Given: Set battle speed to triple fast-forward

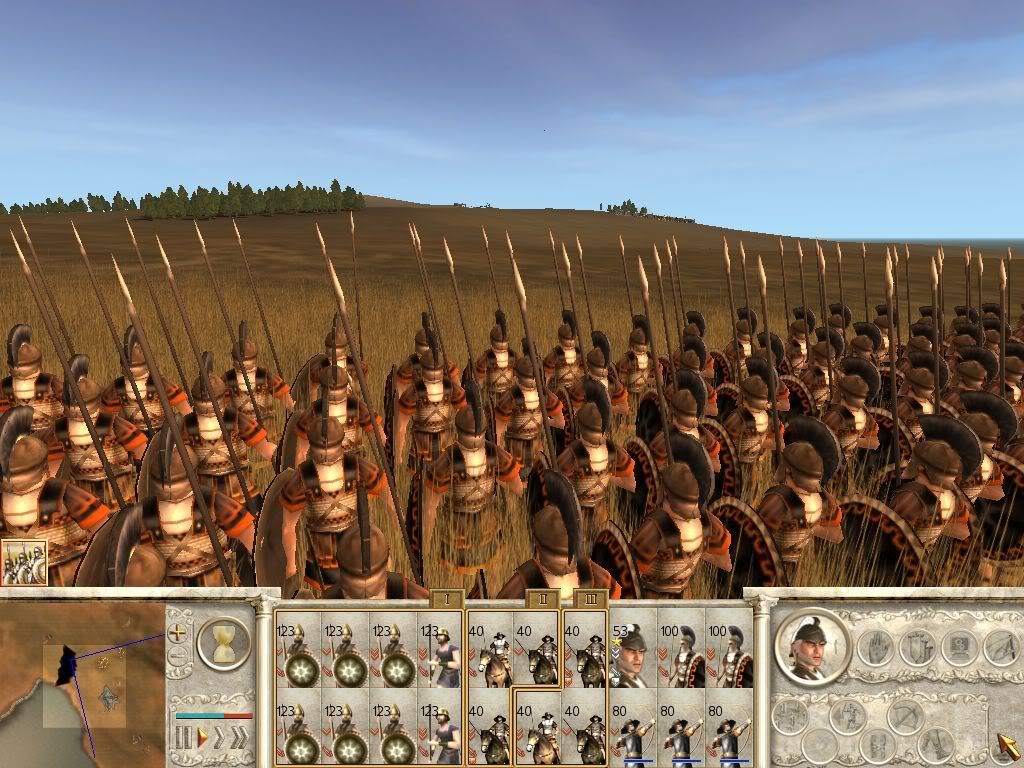Looking at the screenshot, I should [x=240, y=739].
